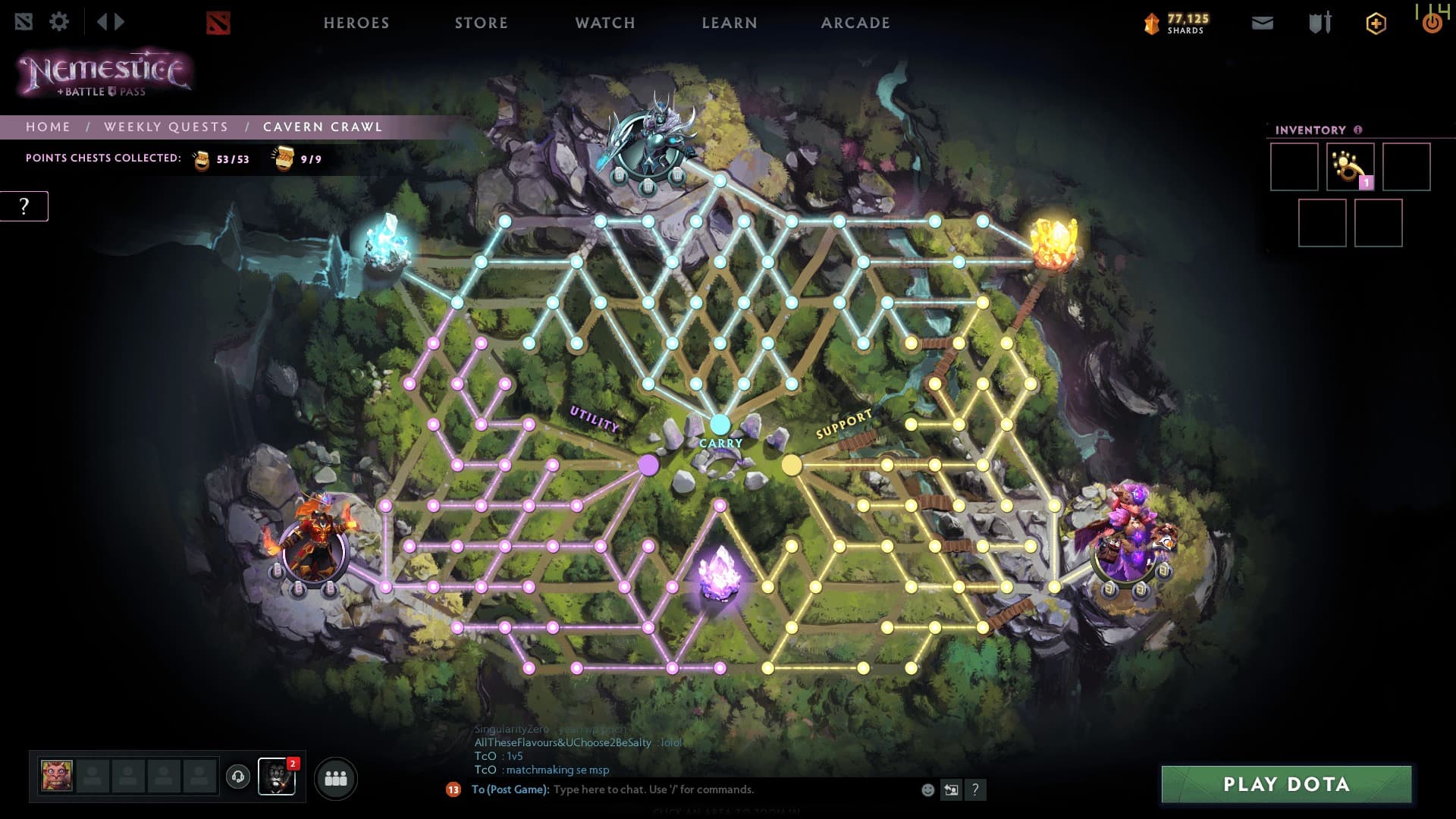Click the shards balance display
This screenshot has width=1456, height=819.
click(x=1177, y=24)
